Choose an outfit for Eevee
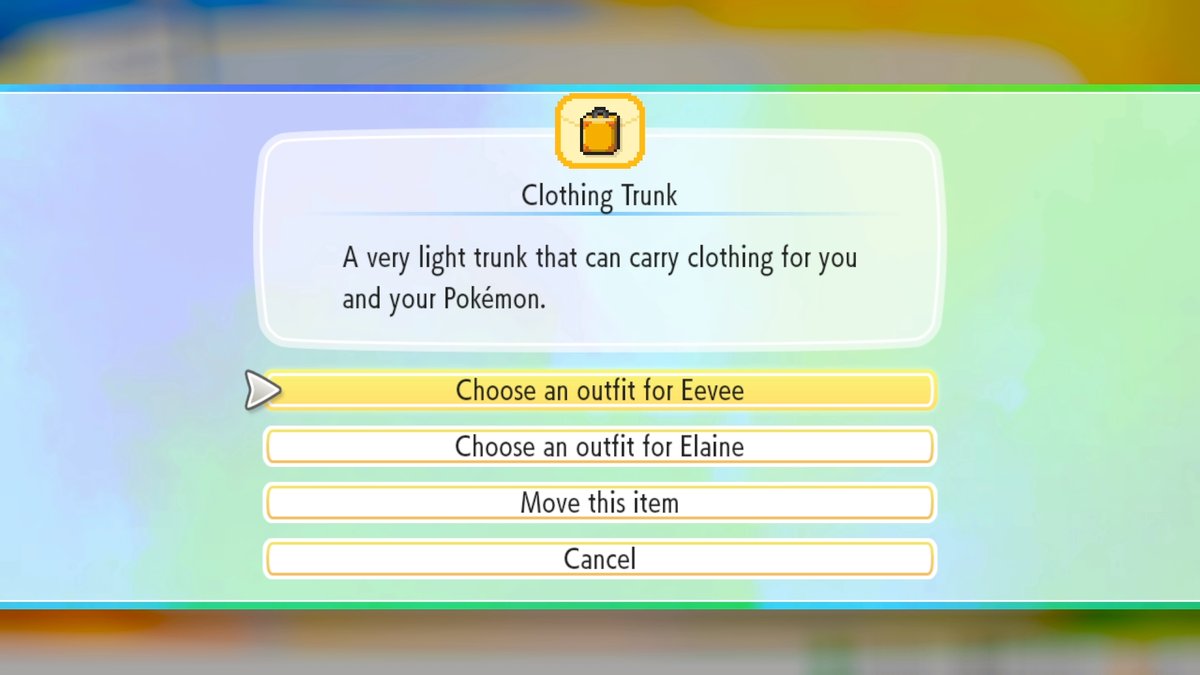This screenshot has height=675, width=1200. click(599, 390)
